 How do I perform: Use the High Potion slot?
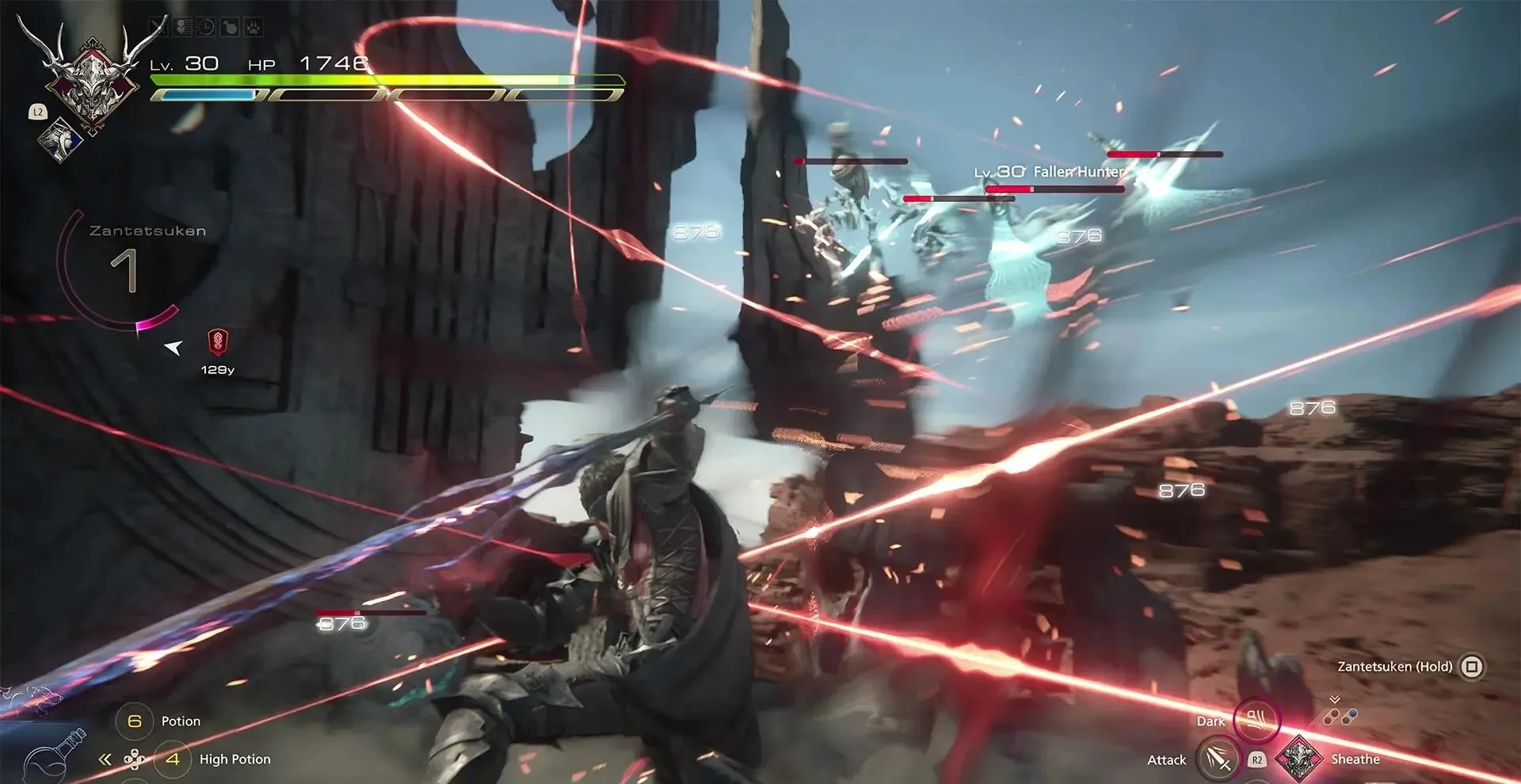coord(173,759)
